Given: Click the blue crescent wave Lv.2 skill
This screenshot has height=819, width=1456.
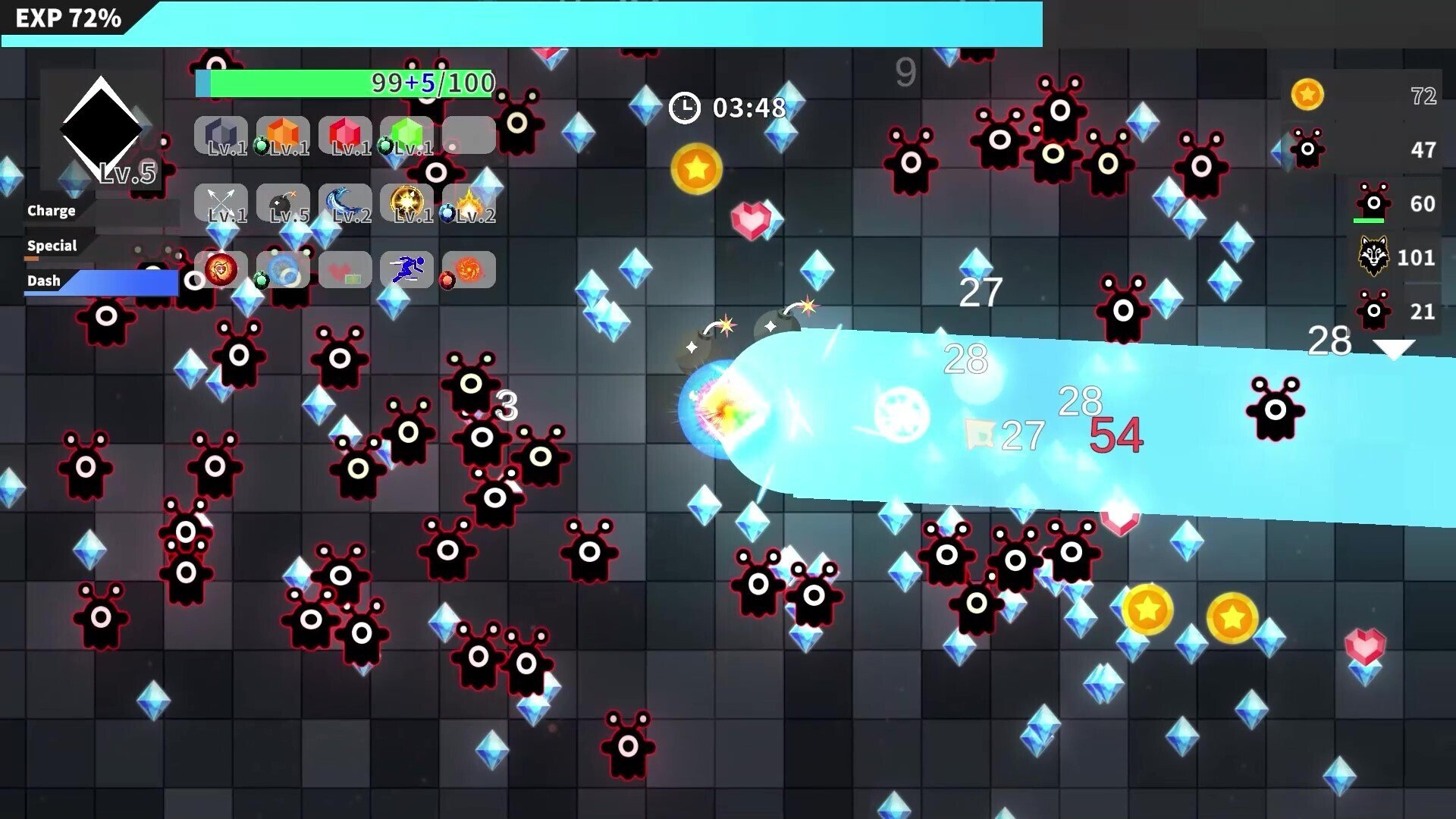Looking at the screenshot, I should [344, 202].
